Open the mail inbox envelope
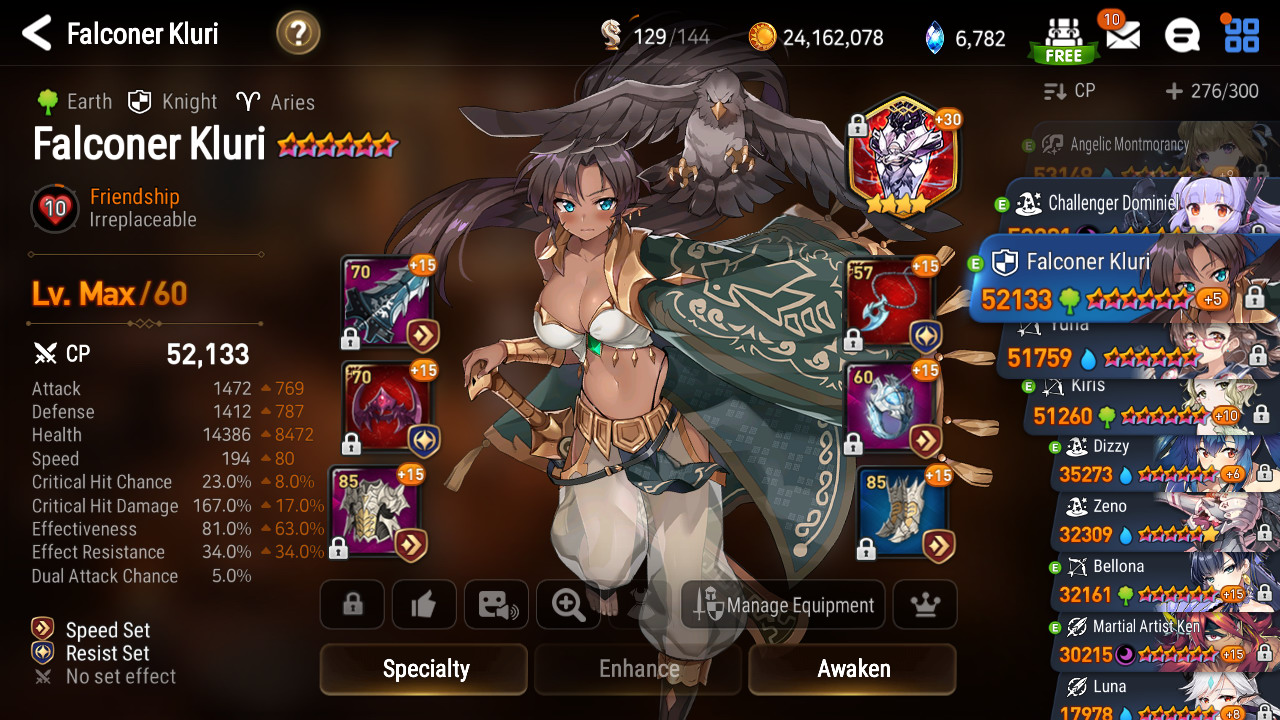 point(1123,36)
